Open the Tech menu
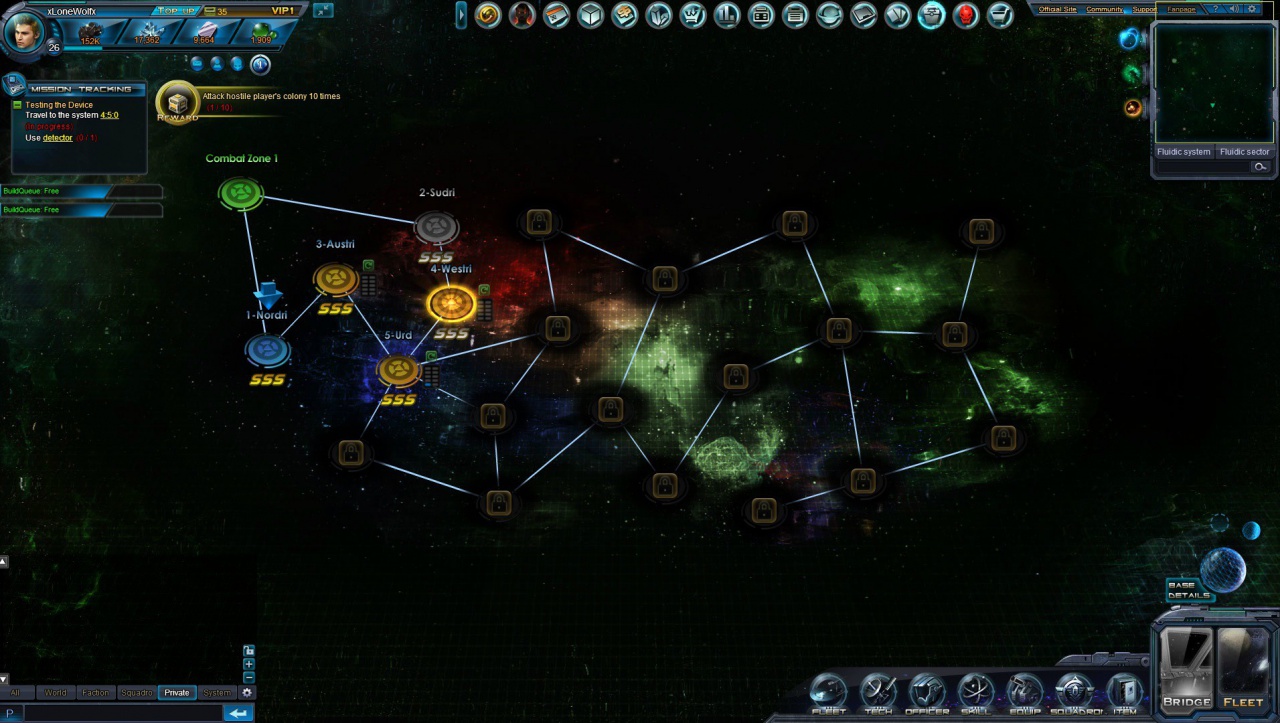1280x723 pixels. point(878,693)
